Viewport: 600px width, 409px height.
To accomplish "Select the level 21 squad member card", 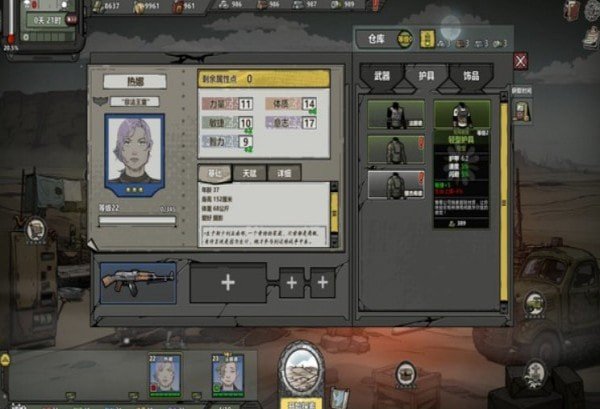I will (227, 374).
